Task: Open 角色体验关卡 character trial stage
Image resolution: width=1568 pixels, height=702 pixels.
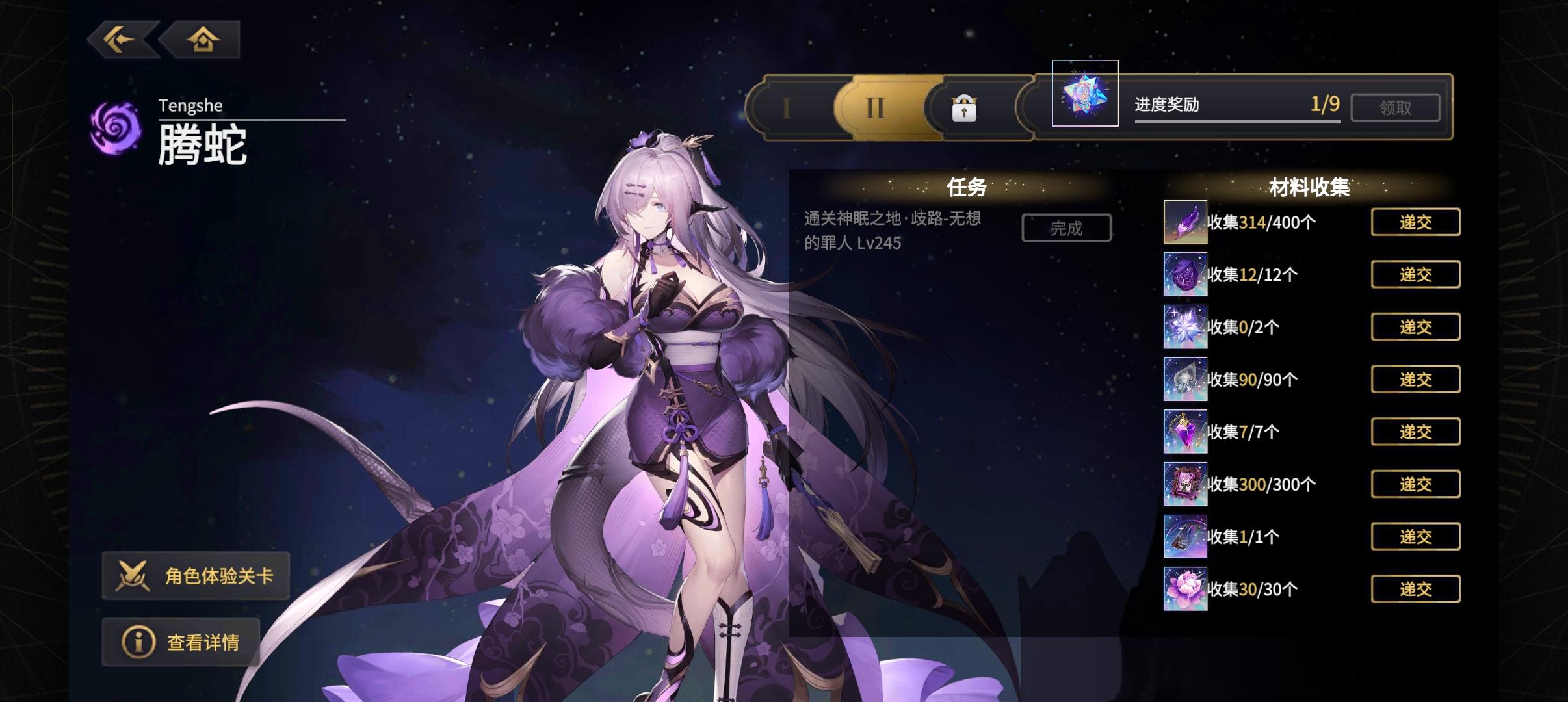Action: pyautogui.click(x=197, y=576)
